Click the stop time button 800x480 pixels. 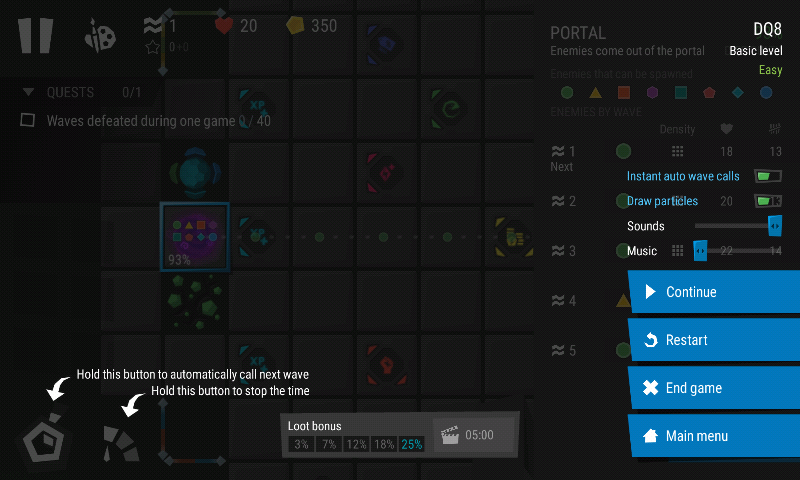tap(121, 441)
